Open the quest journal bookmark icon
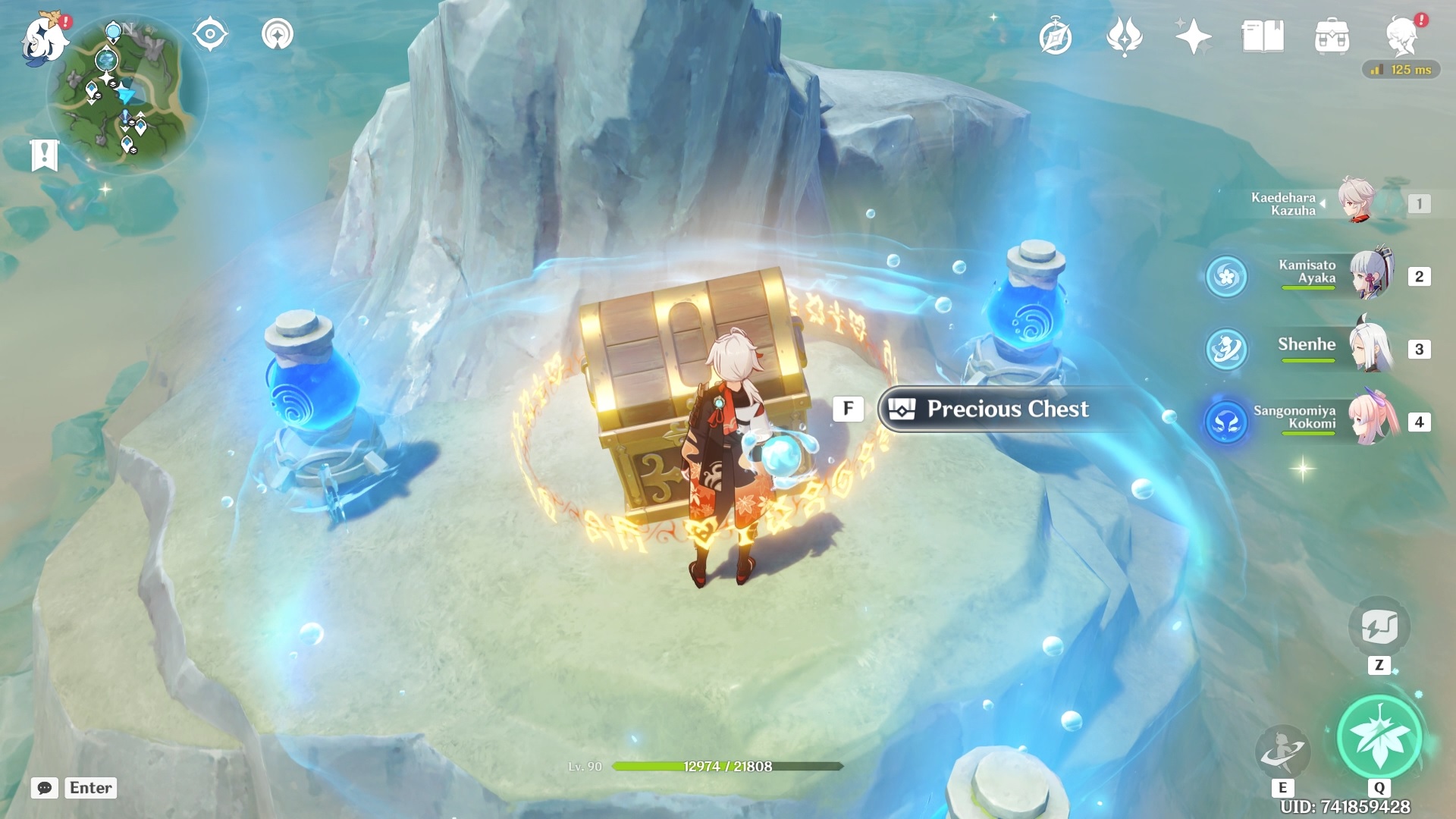Viewport: 1456px width, 819px height. point(45,155)
